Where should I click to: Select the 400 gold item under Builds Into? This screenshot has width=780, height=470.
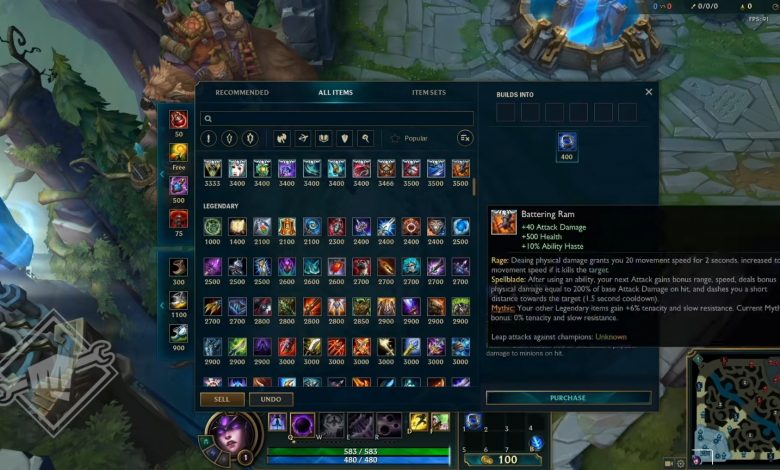coord(567,141)
